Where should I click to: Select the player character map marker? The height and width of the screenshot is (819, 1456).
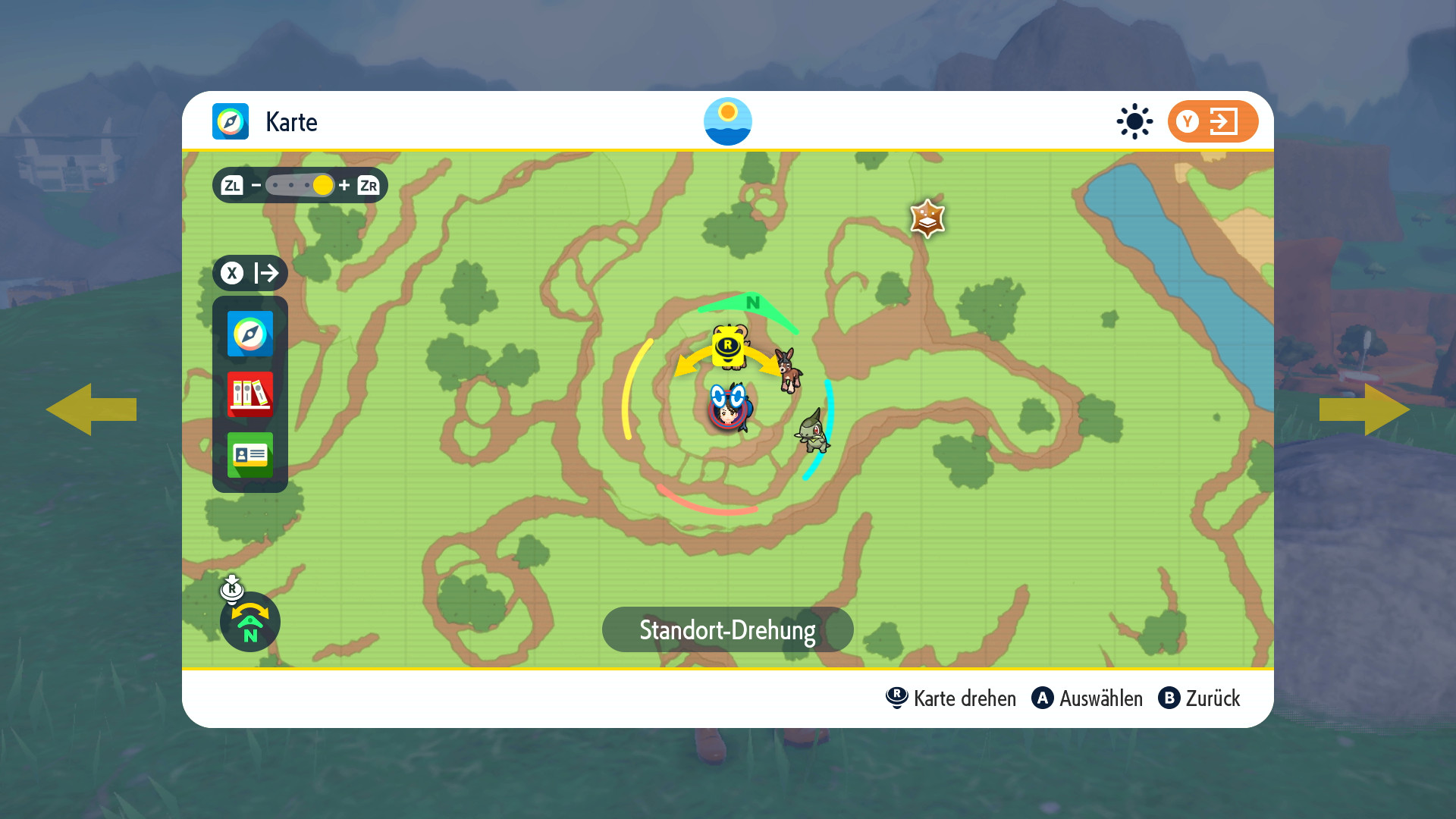click(728, 409)
